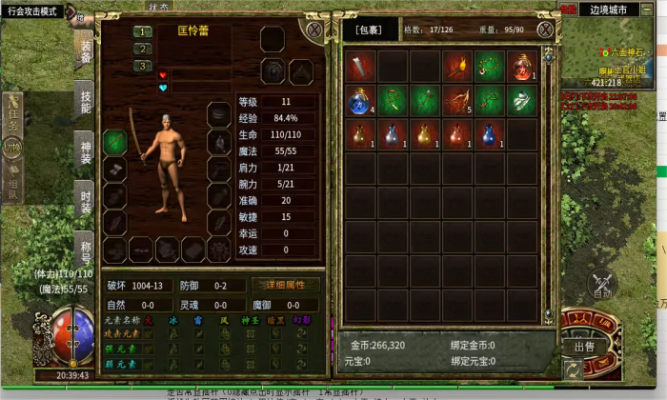The width and height of the screenshot is (667, 400).
Task: Select the stack of four blue potions
Action: [361, 100]
